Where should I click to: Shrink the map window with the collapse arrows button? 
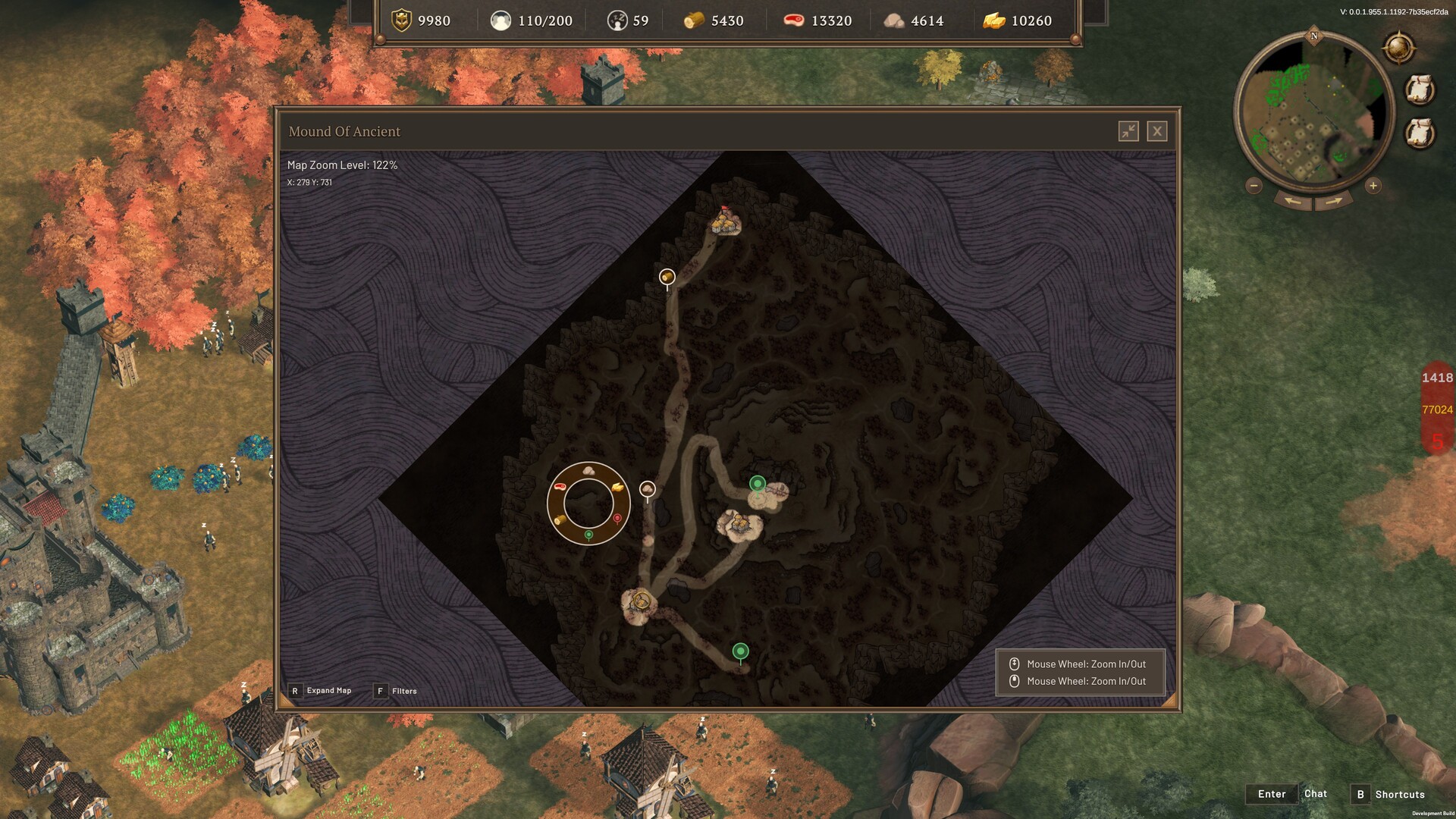pyautogui.click(x=1128, y=131)
